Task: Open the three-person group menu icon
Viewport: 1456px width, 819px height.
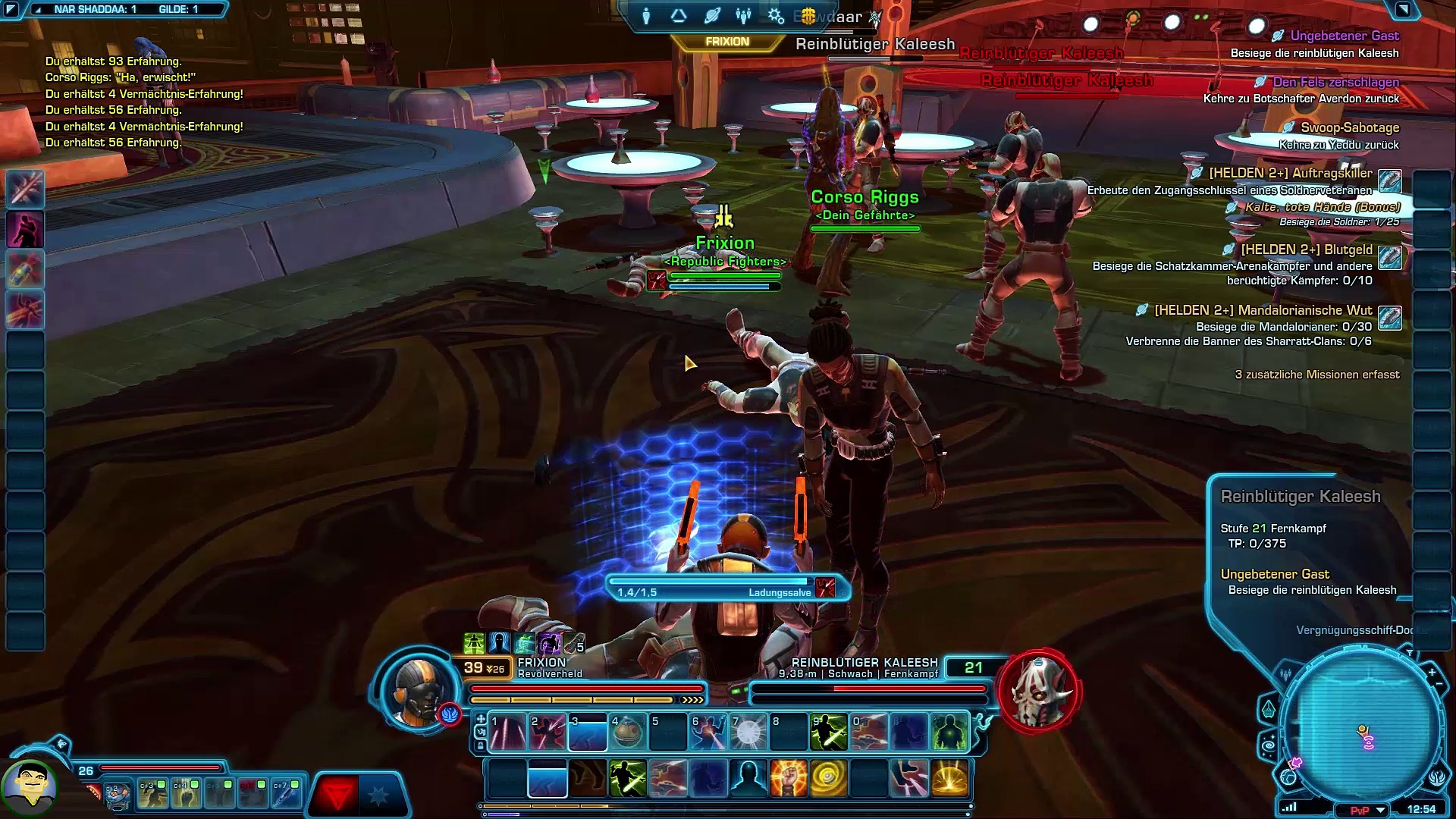Action: [743, 15]
